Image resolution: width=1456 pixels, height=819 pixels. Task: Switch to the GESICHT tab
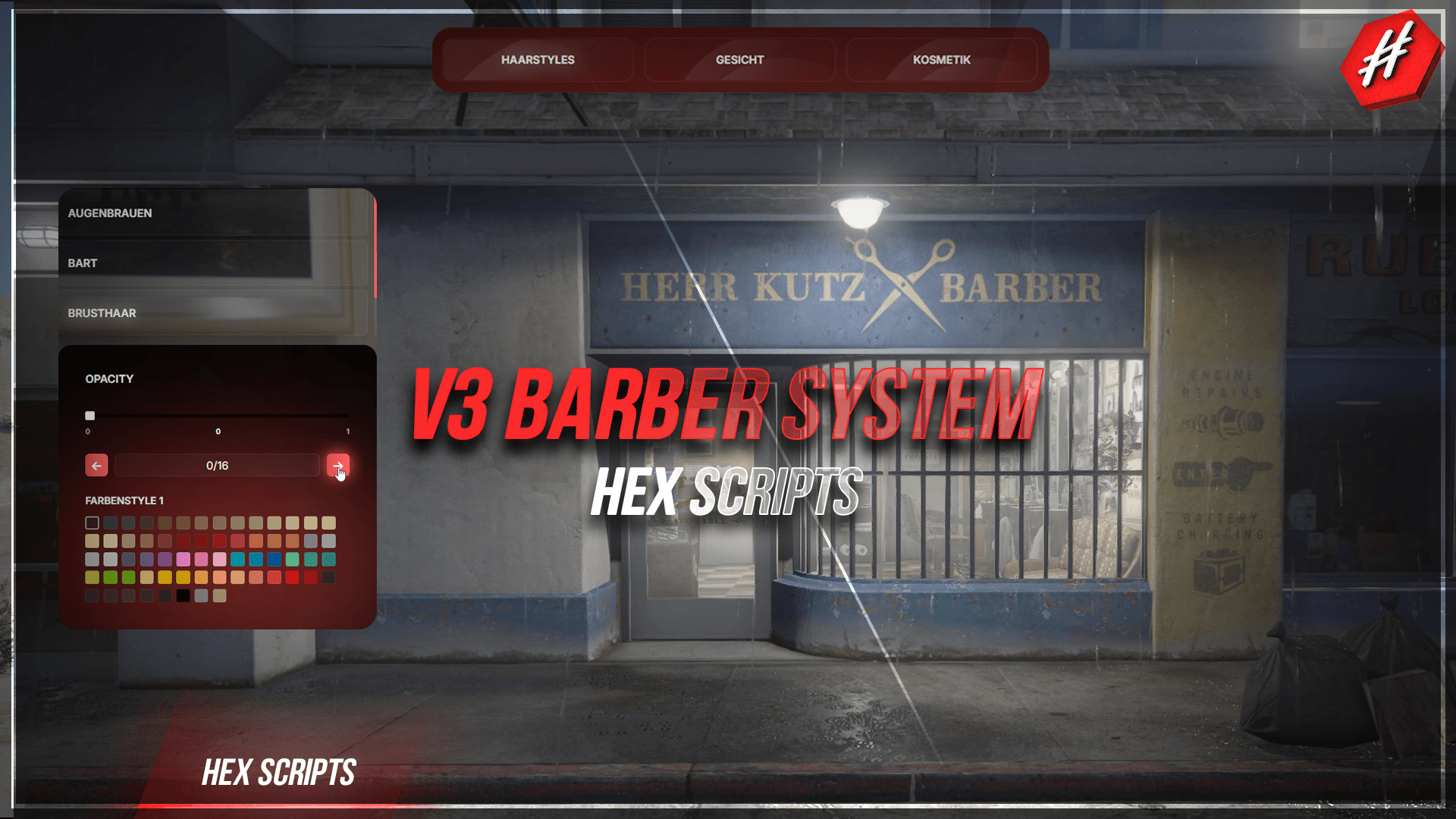(x=739, y=60)
